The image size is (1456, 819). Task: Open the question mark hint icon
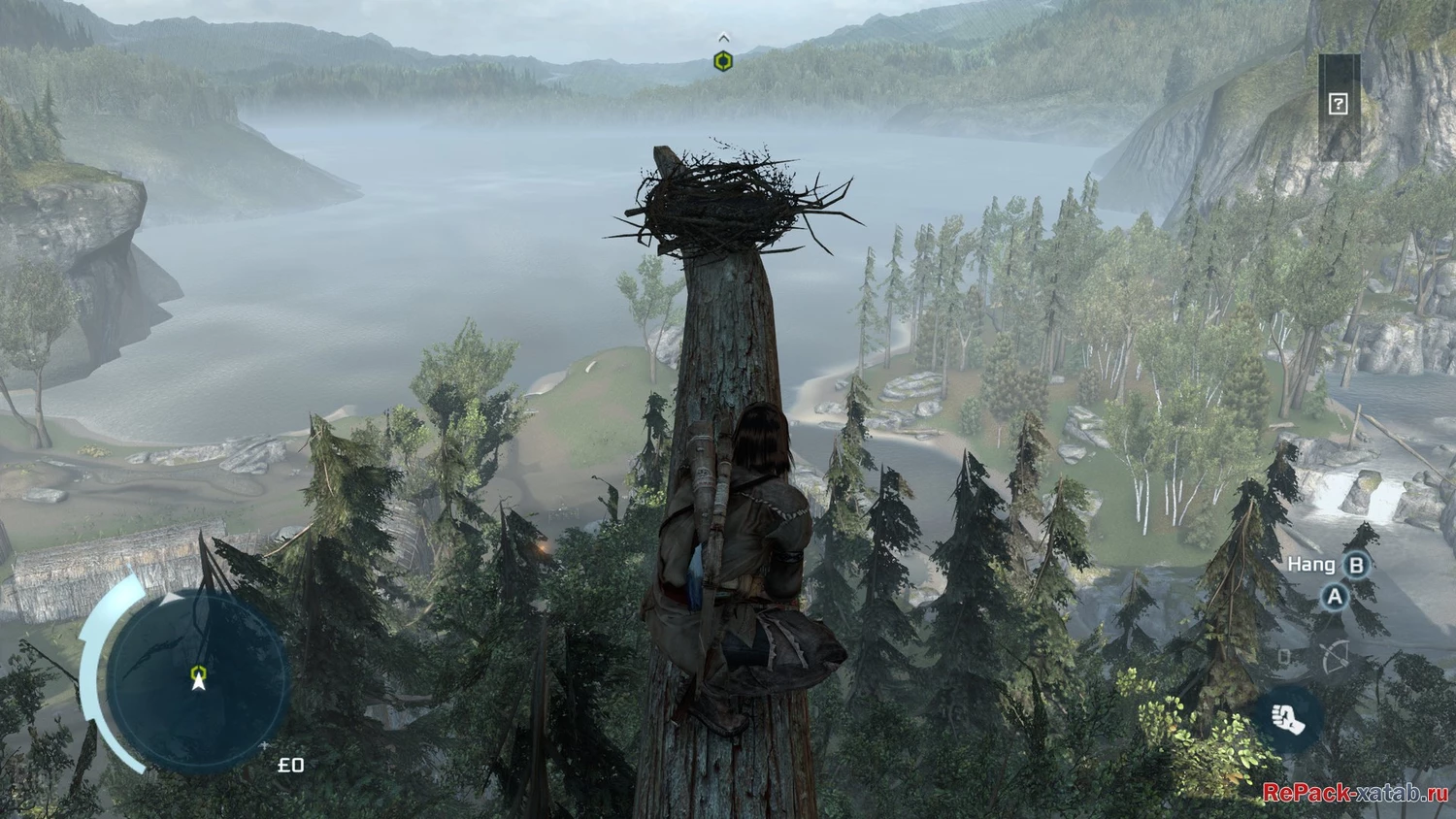(x=1338, y=105)
